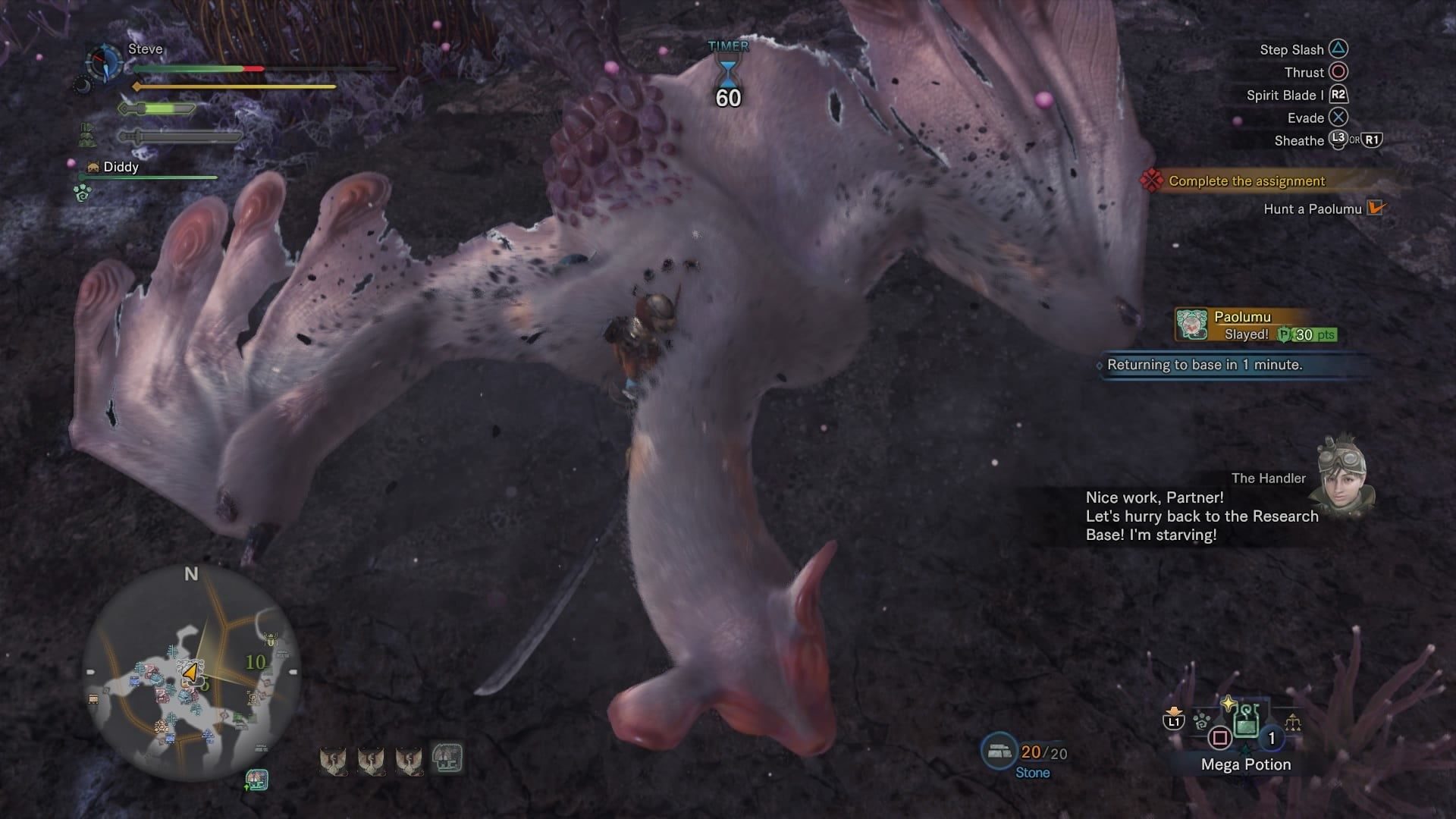Image resolution: width=1456 pixels, height=819 pixels.
Task: Open the minimap of the area
Action: tap(191, 673)
